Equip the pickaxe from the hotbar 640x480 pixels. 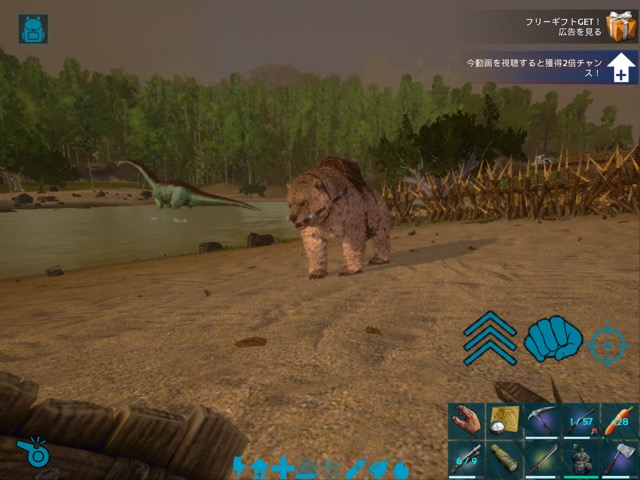tap(542, 421)
